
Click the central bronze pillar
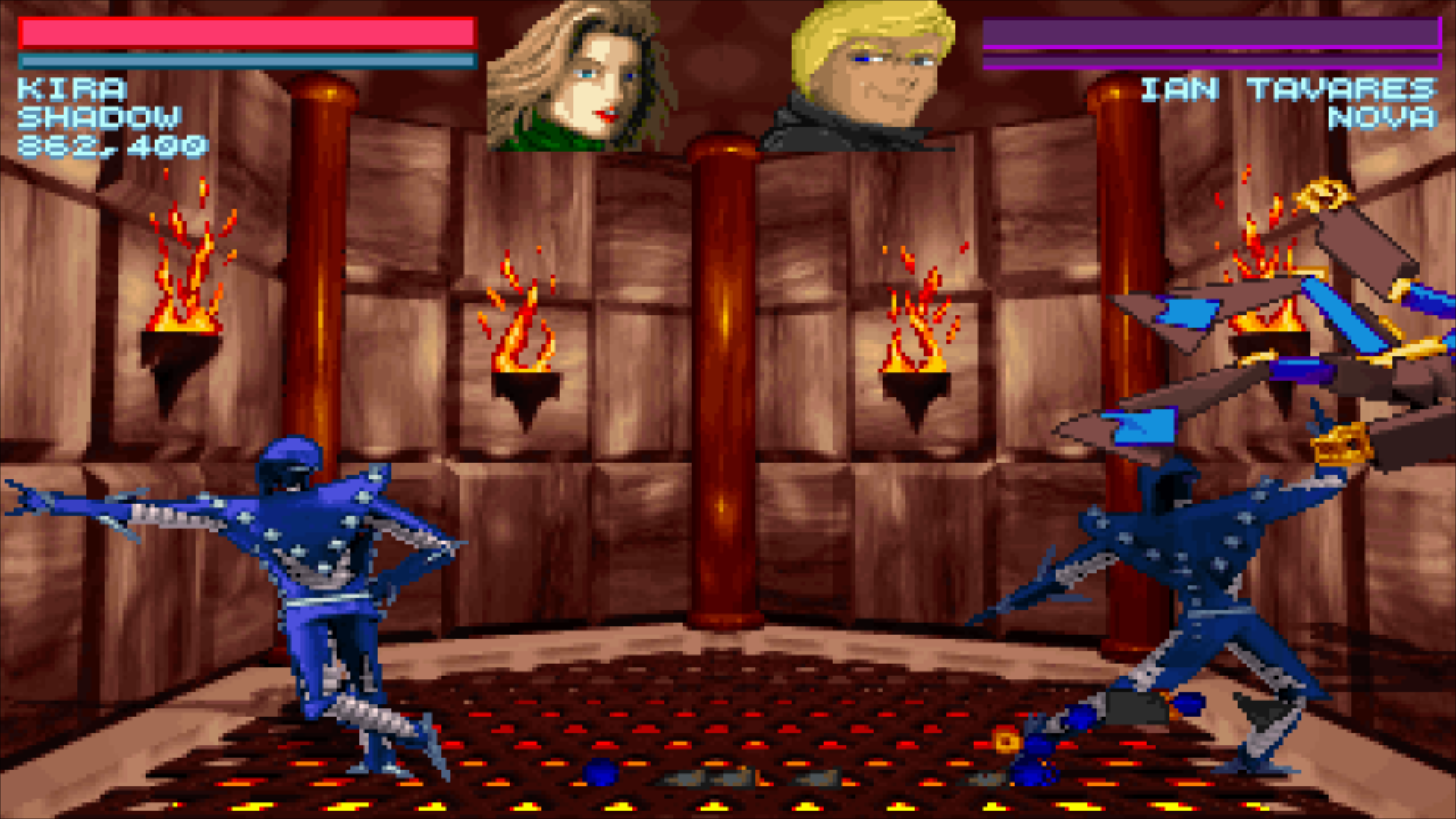[720, 379]
